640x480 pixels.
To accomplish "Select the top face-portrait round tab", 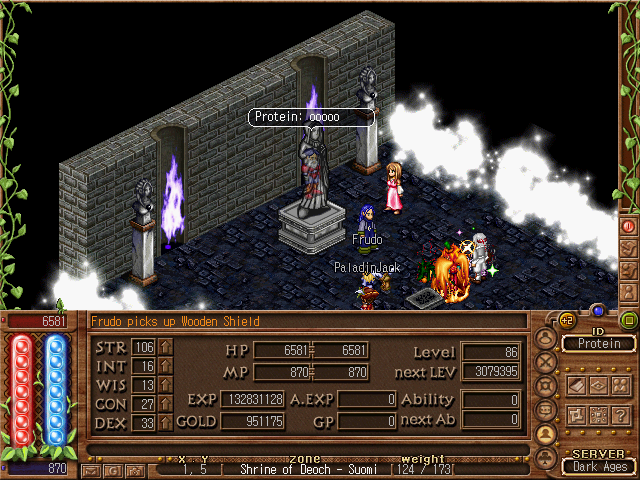I will pos(545,338).
